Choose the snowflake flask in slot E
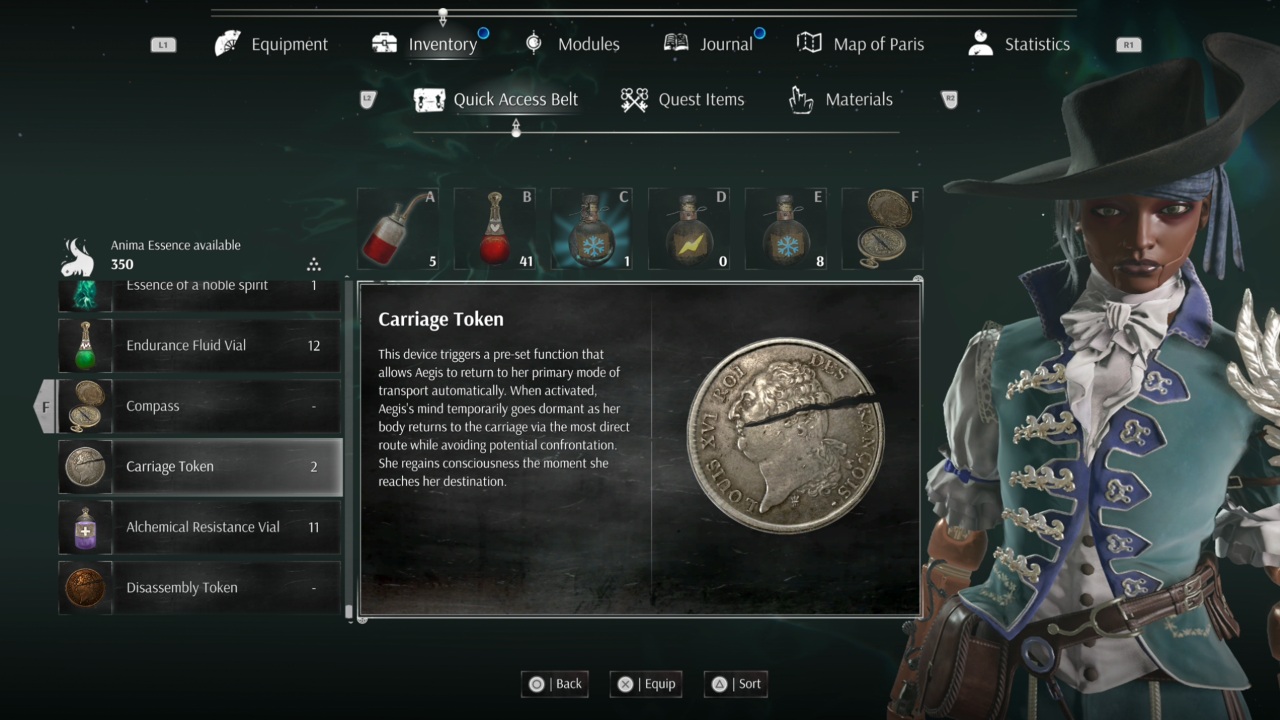 coord(785,229)
